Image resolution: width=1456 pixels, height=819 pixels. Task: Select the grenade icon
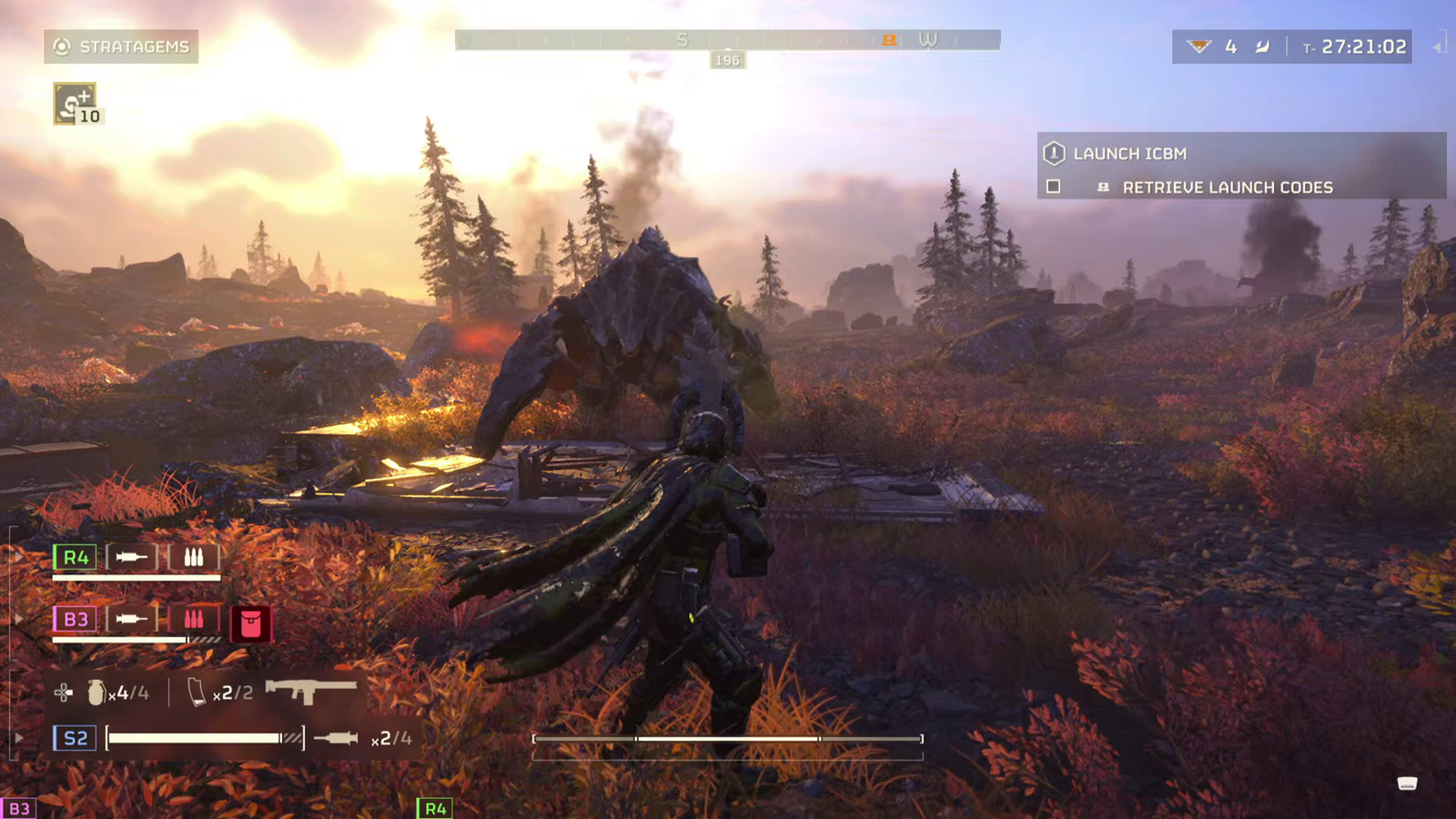pyautogui.click(x=96, y=693)
